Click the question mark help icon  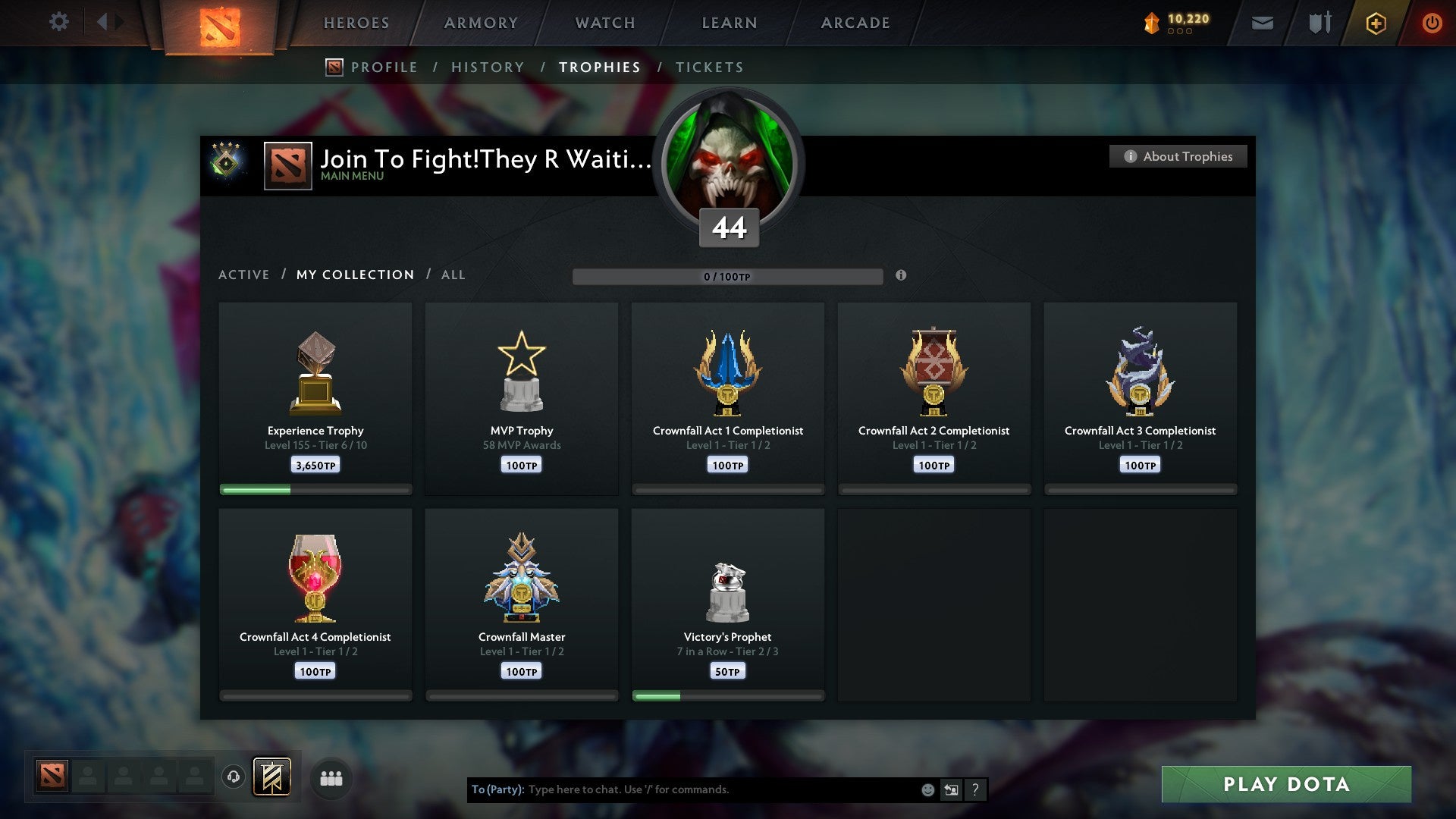coord(975,789)
